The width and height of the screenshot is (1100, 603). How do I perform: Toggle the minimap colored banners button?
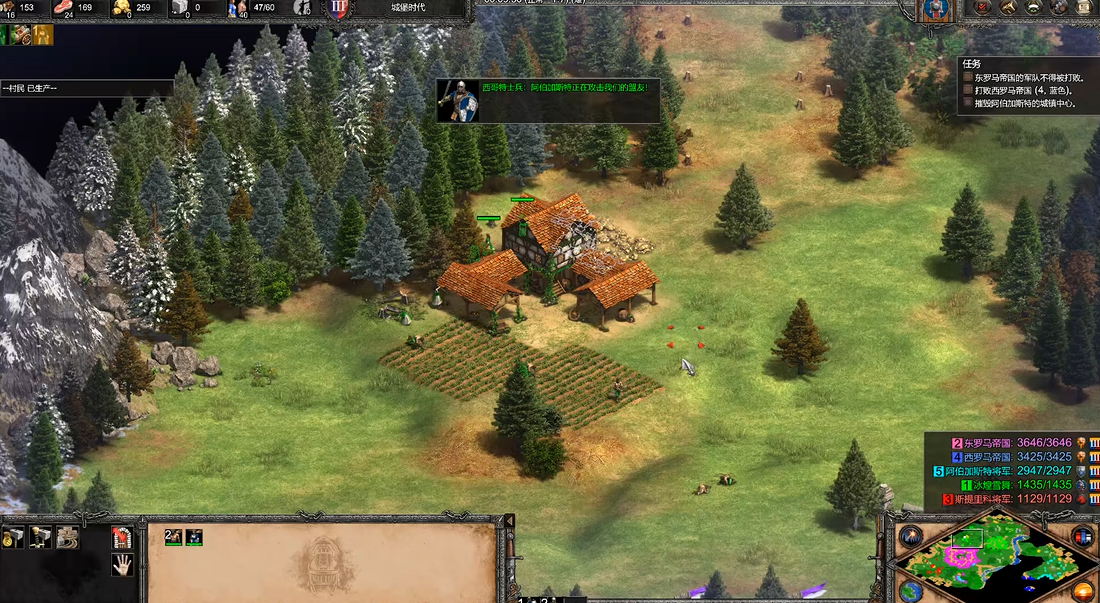1081,537
